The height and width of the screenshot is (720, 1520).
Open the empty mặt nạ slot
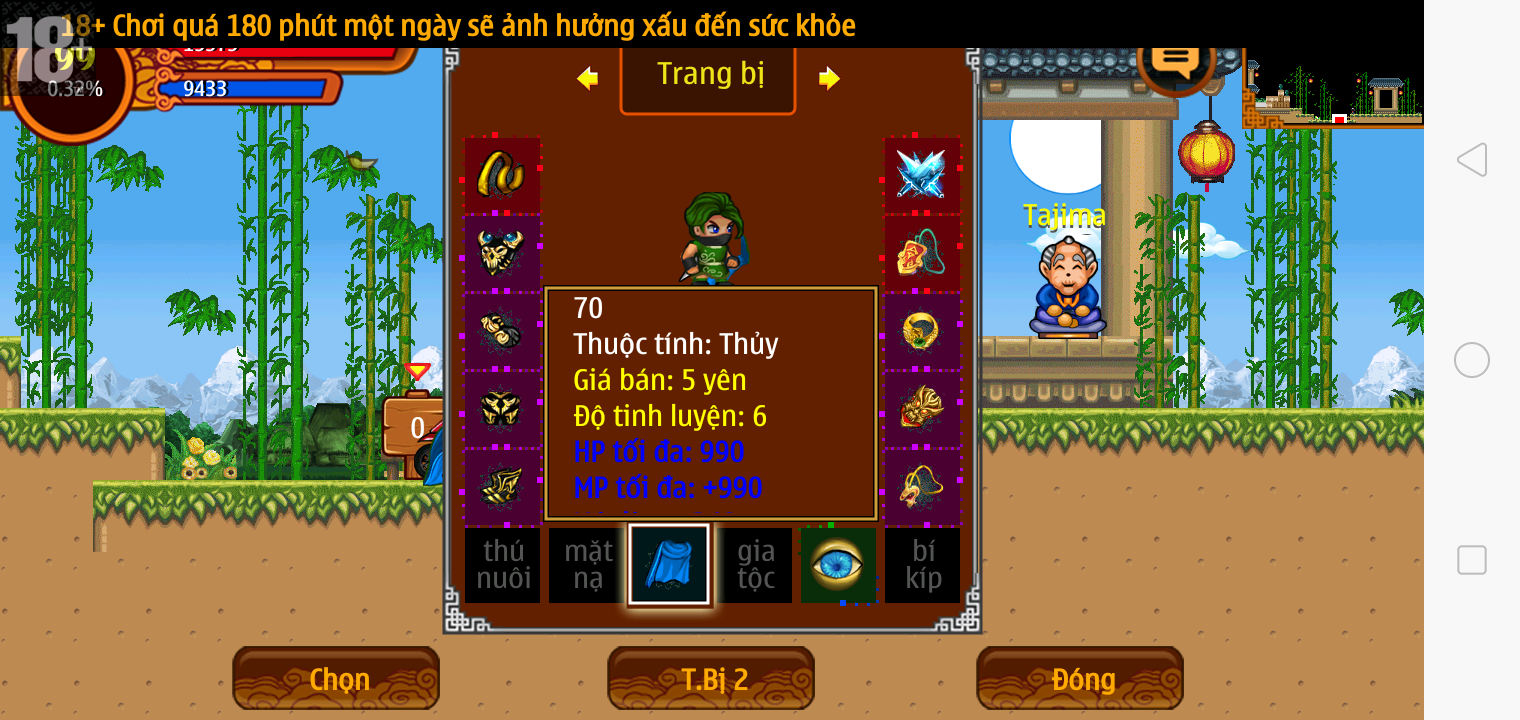tap(587, 565)
